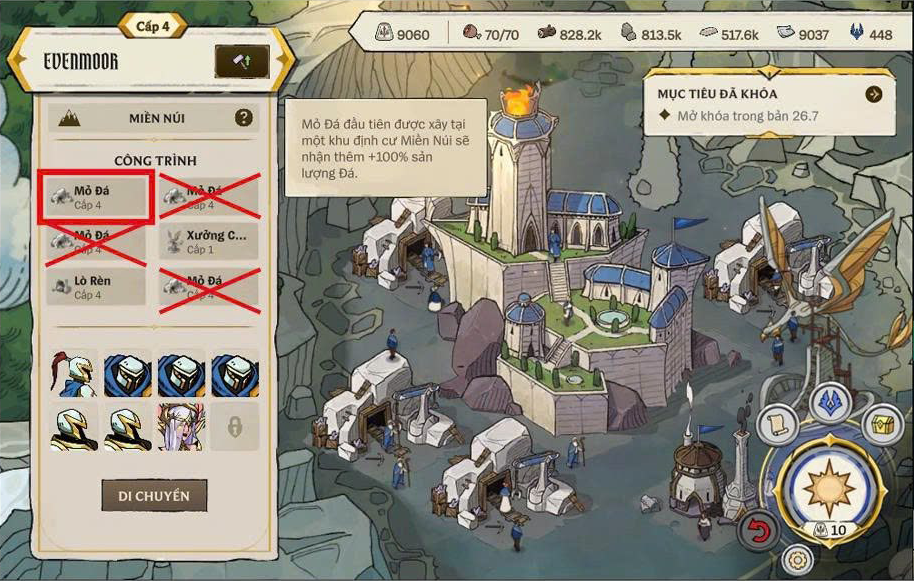
Task: Open the blue winged emblem menu
Action: coord(828,400)
